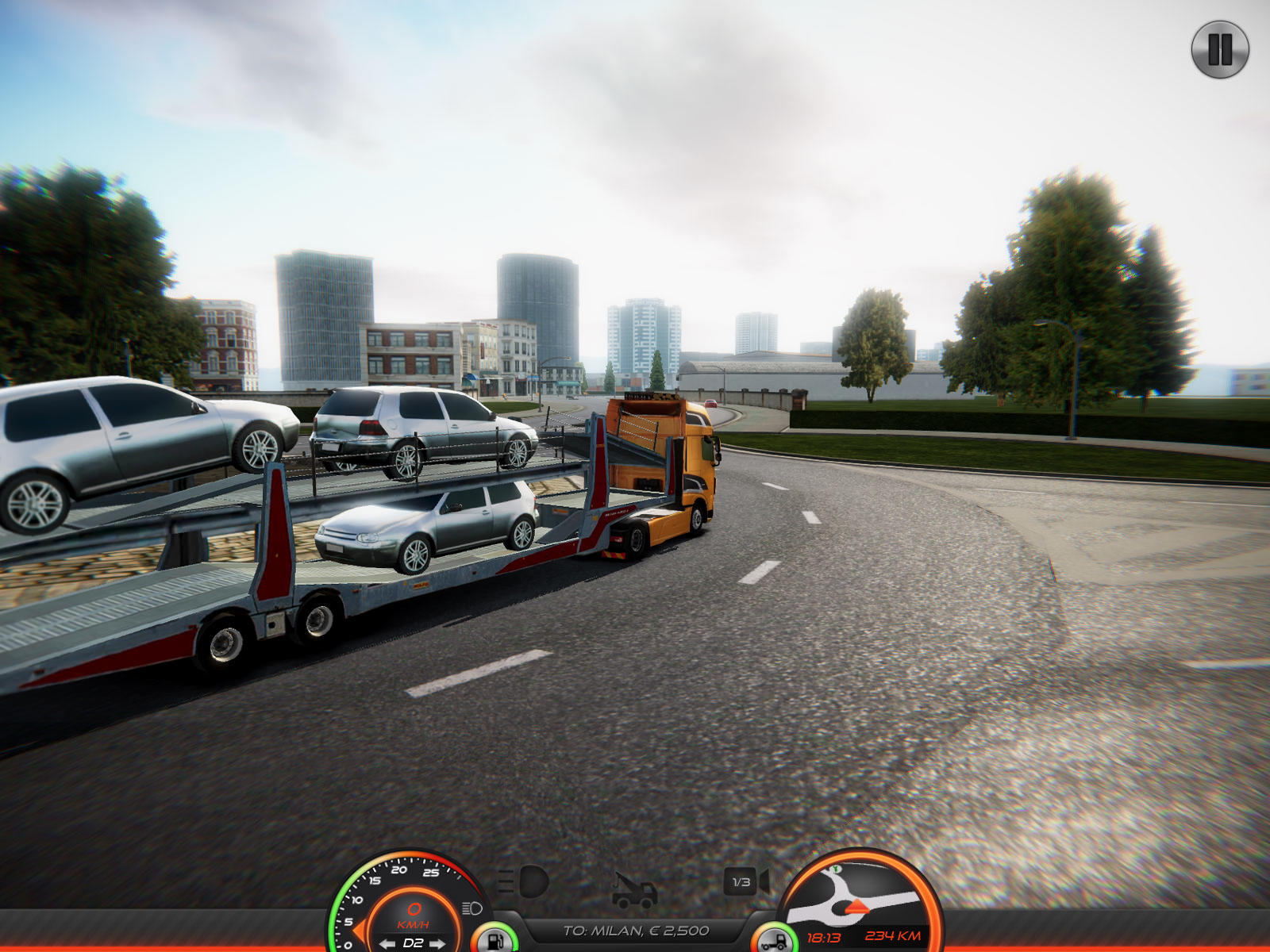
Task: Click the headlight beam symbol on the speedometer
Action: (472, 908)
